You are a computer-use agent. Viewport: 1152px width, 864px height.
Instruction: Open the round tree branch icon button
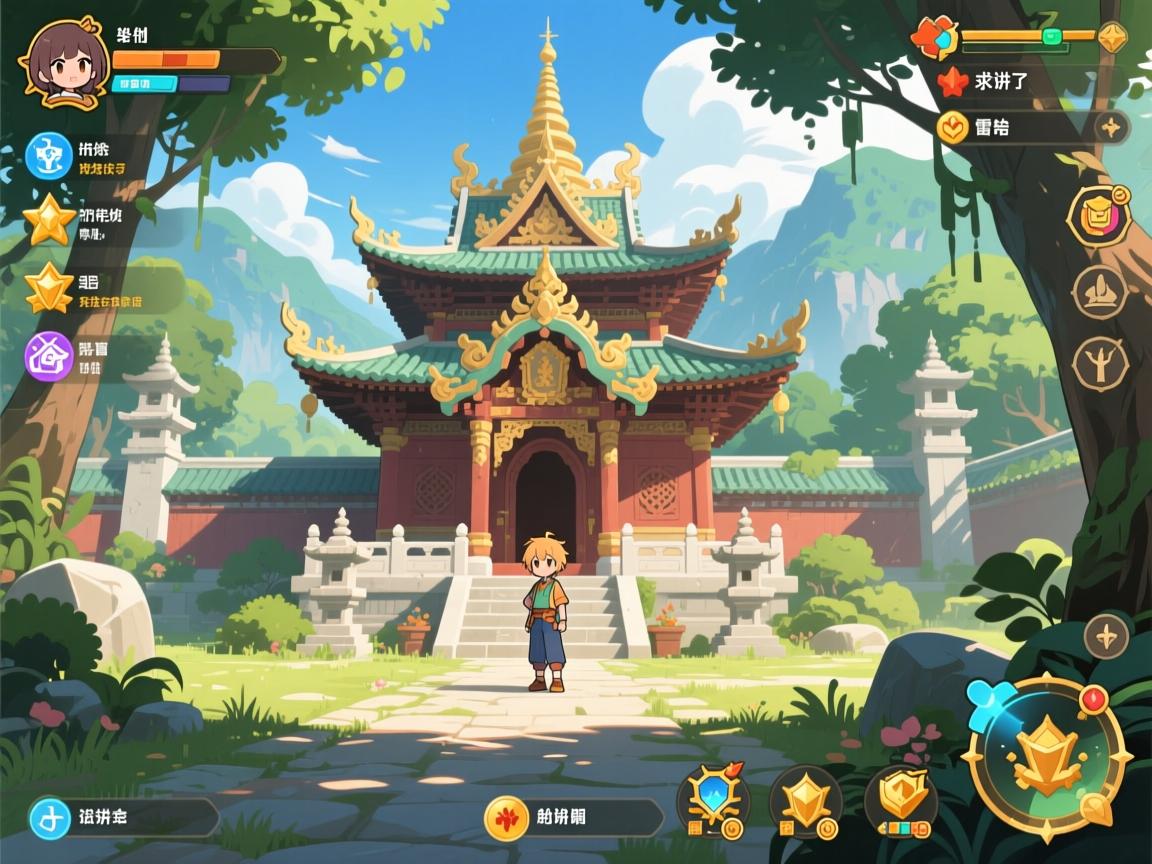[x=1100, y=363]
